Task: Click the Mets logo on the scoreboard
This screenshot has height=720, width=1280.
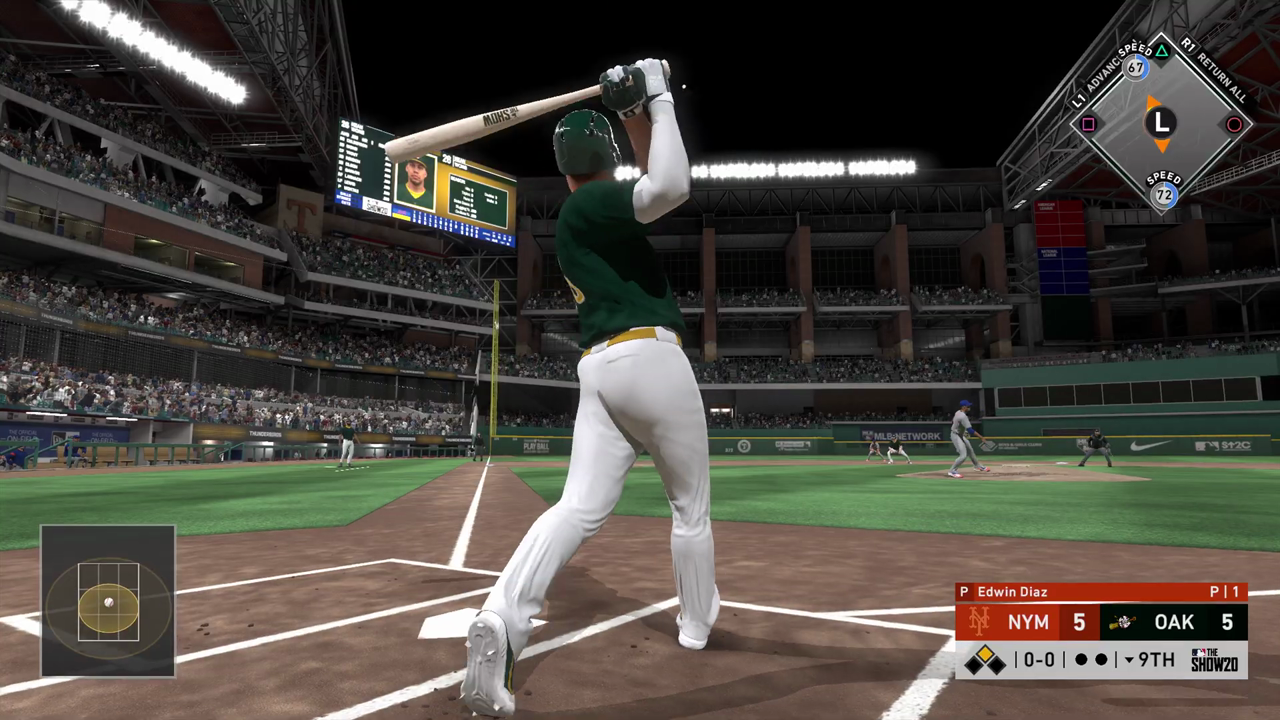Action: coord(980,620)
